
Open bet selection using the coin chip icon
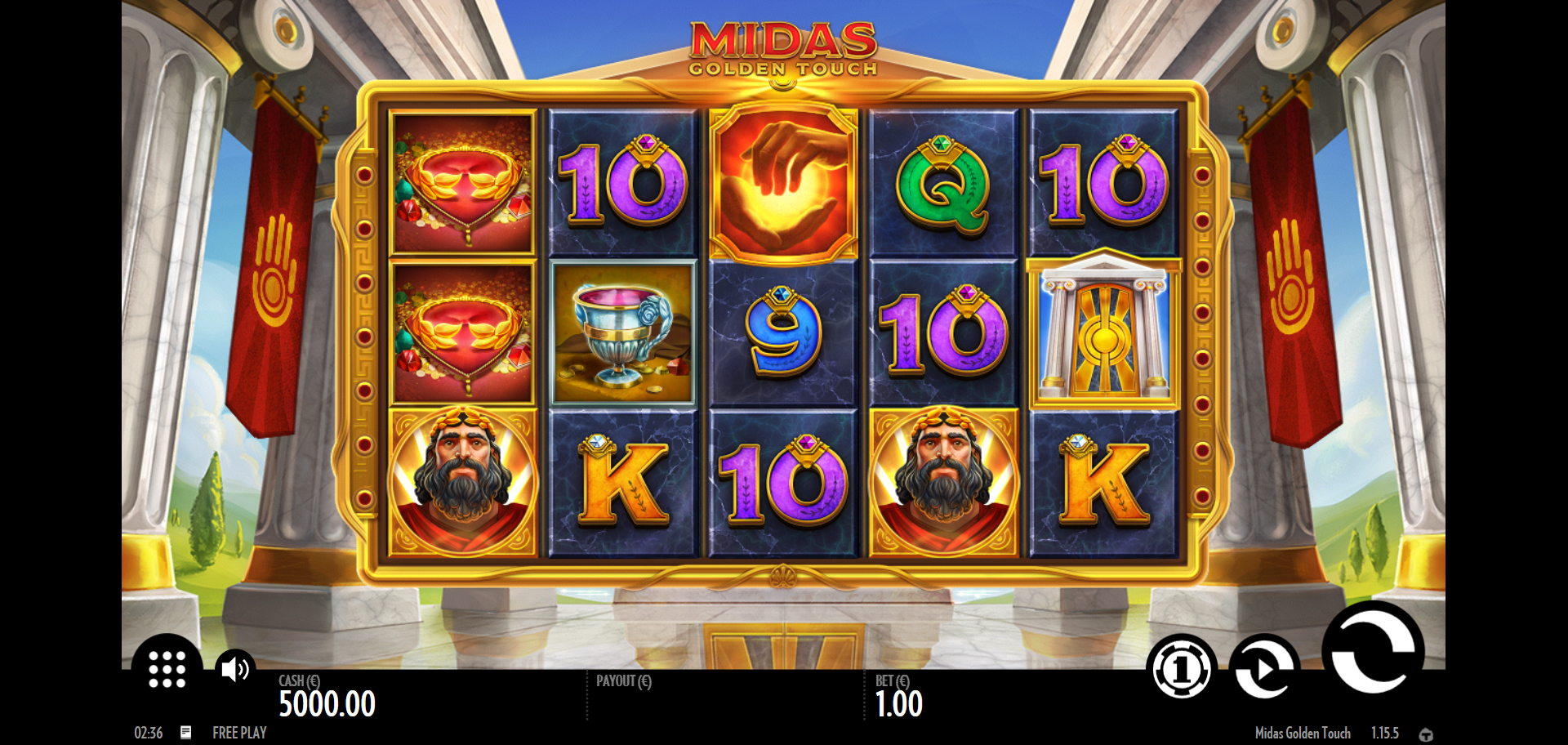coord(1181,669)
